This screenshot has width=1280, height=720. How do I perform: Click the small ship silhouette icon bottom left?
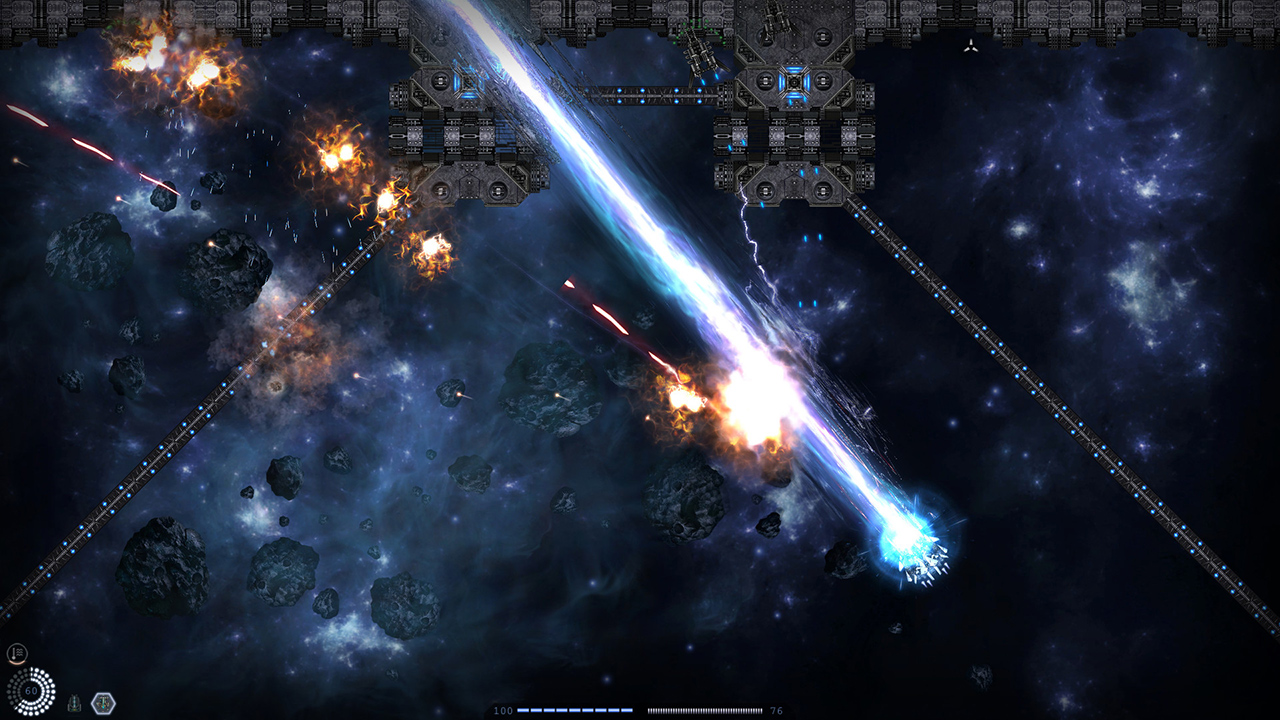click(73, 703)
